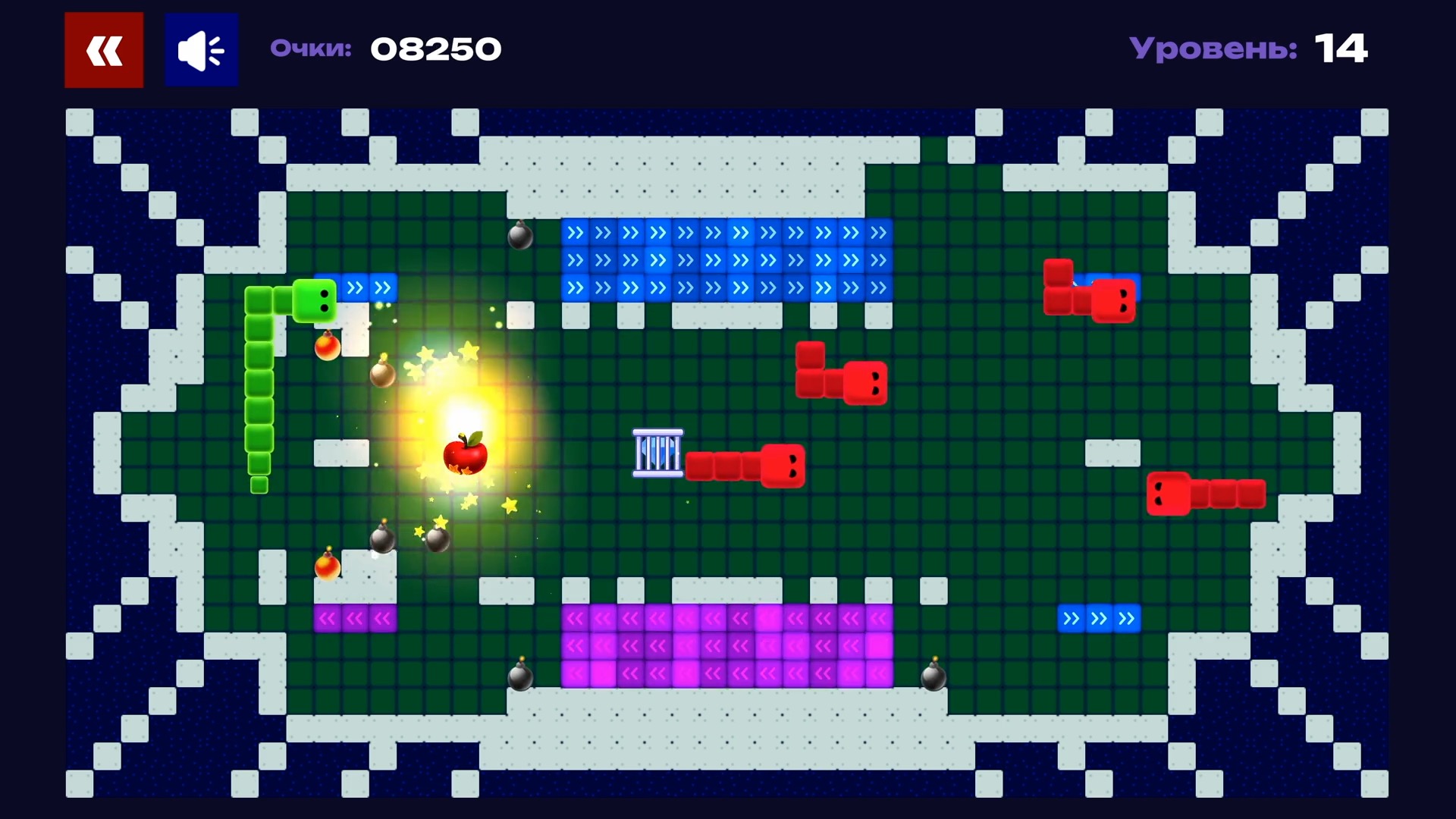Click the bomb near the top blue blocks

click(522, 239)
